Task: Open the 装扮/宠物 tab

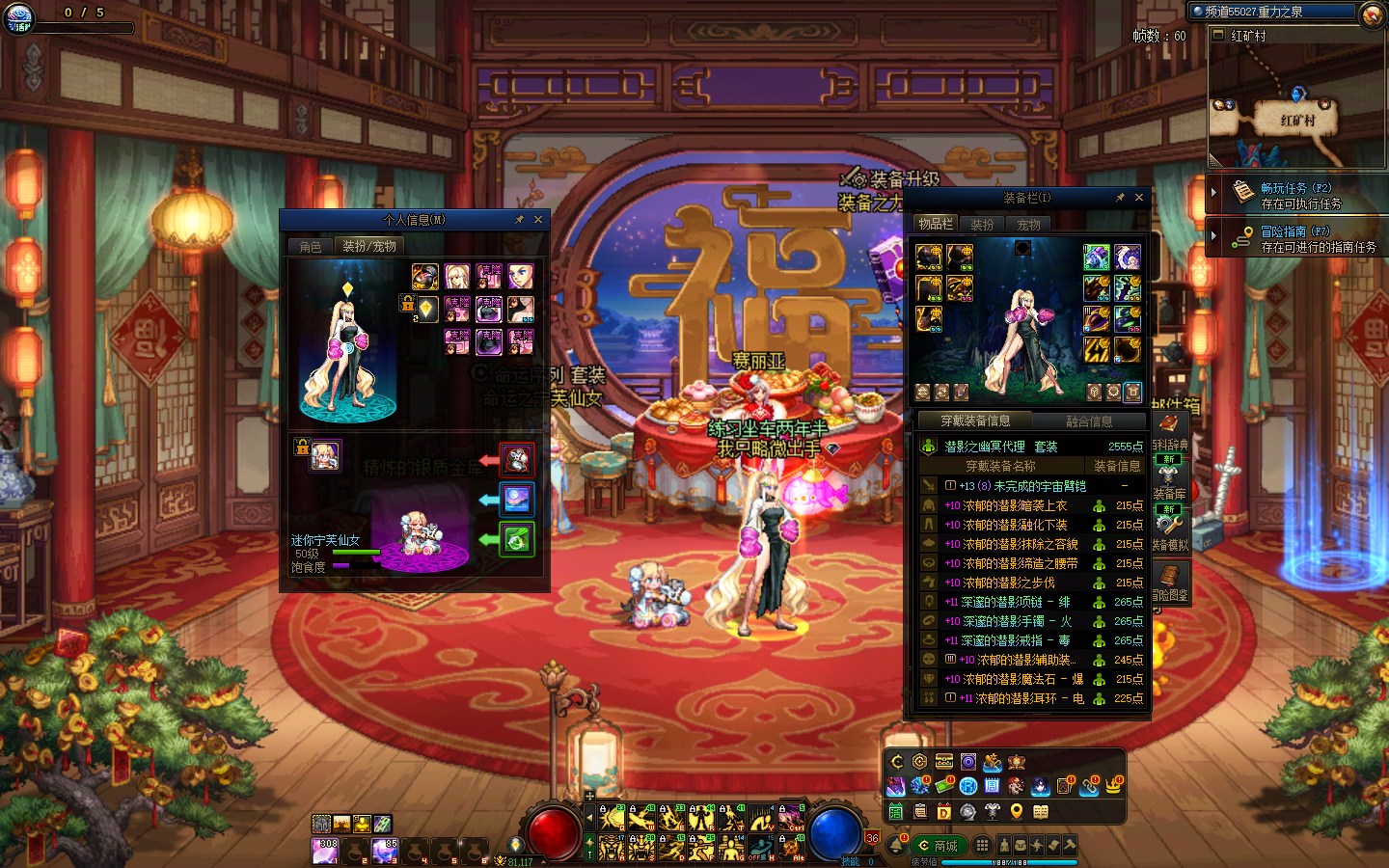Action: (369, 247)
